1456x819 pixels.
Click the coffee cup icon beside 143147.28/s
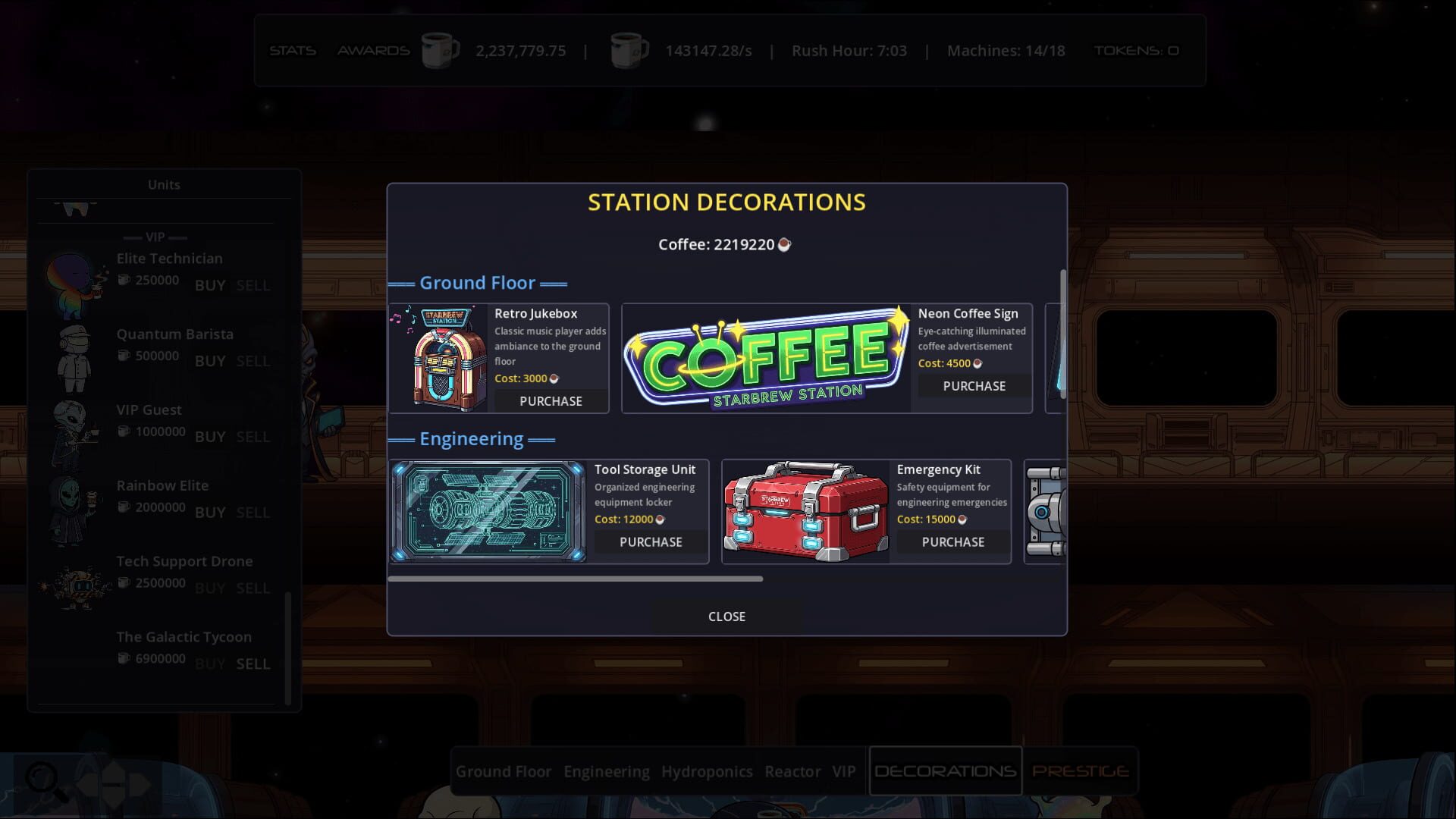[x=629, y=49]
